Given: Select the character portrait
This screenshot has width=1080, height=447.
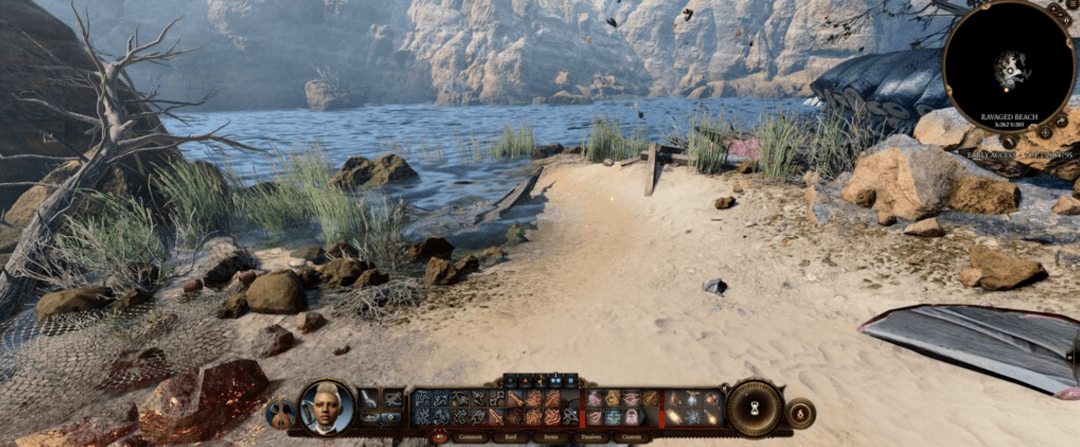Looking at the screenshot, I should [327, 408].
